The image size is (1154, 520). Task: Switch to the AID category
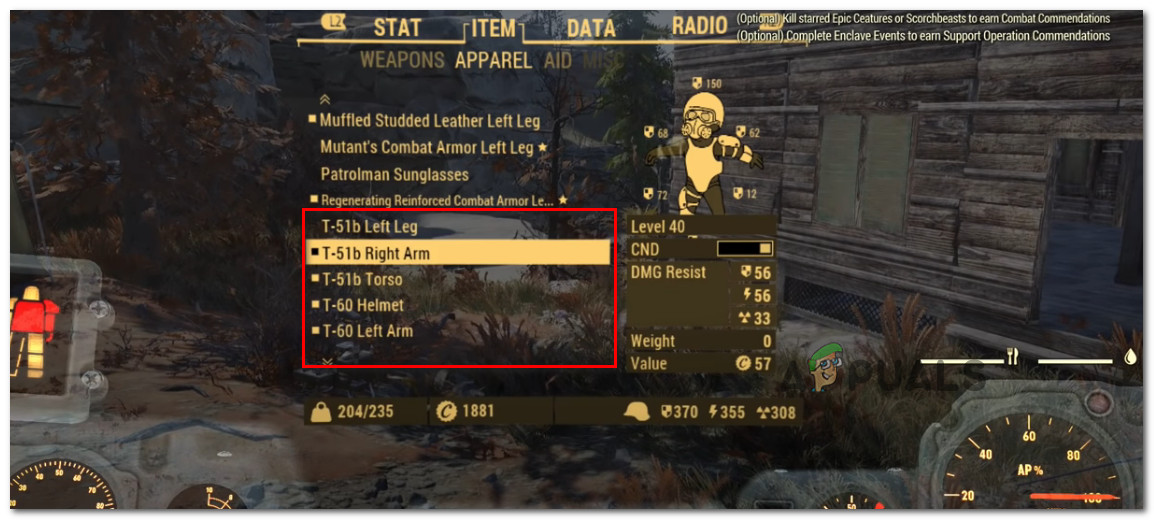point(558,60)
